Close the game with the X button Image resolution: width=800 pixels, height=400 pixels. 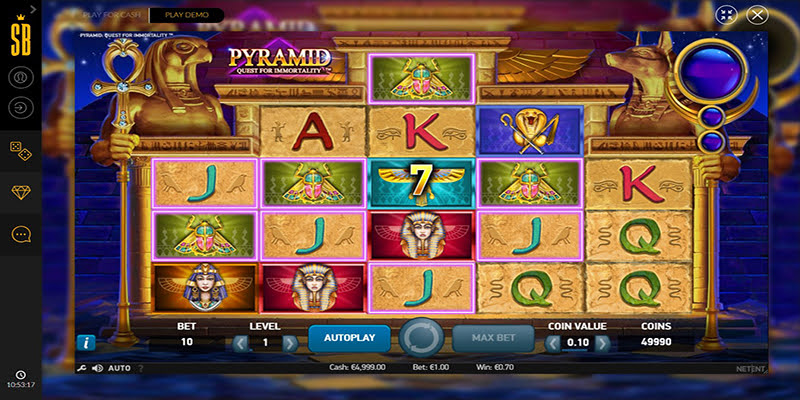point(757,15)
